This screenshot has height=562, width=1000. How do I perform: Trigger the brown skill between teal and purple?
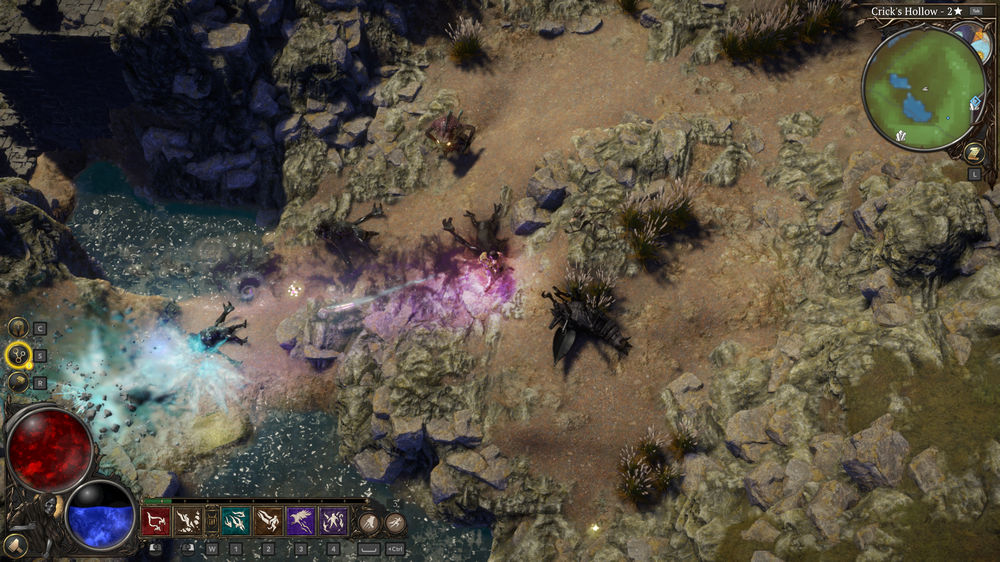click(x=268, y=521)
